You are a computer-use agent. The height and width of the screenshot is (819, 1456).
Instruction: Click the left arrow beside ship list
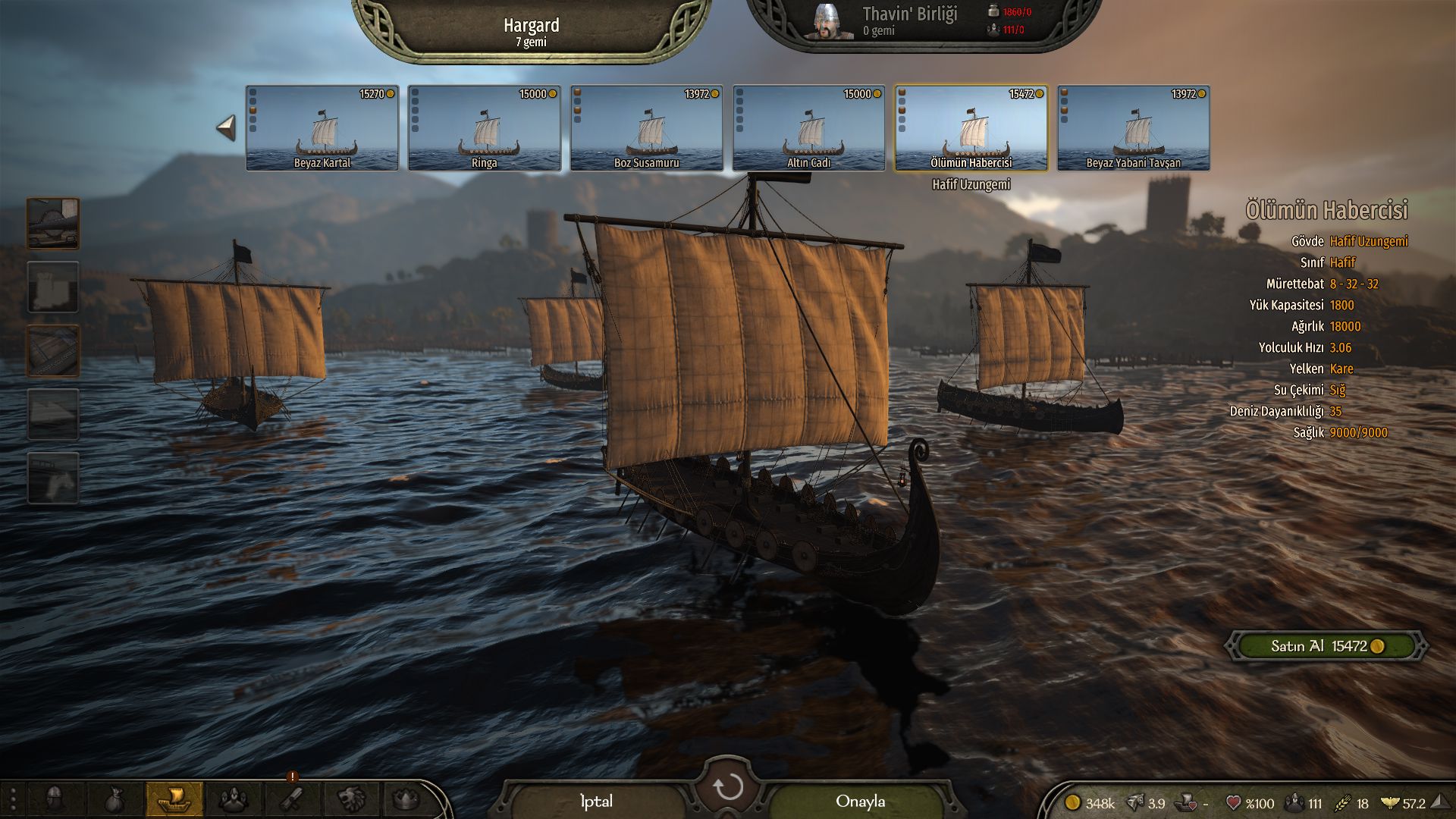tap(226, 128)
